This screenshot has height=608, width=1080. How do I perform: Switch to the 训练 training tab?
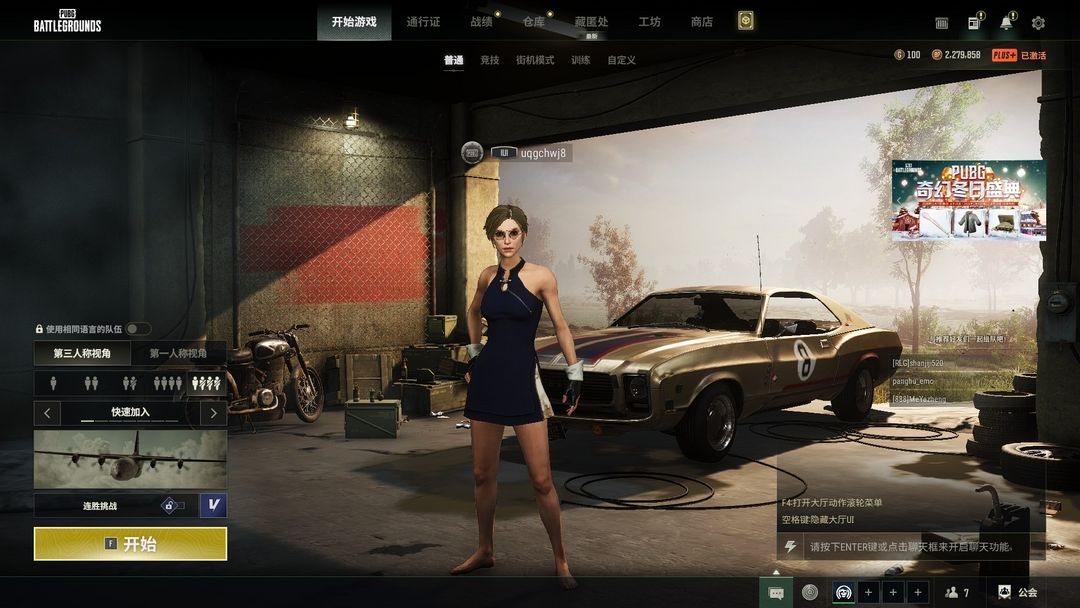(580, 60)
